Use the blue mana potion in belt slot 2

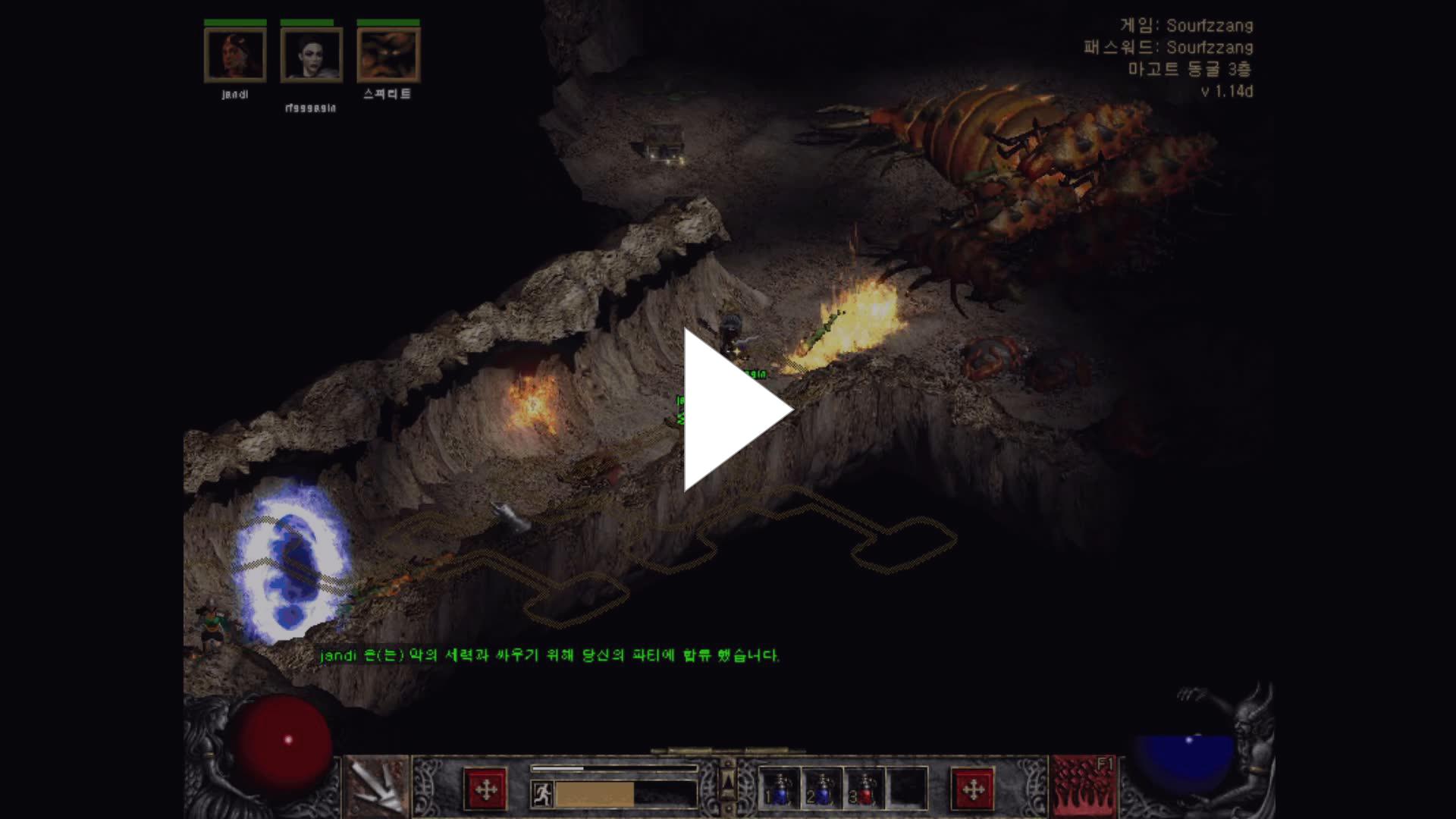pyautogui.click(x=822, y=789)
